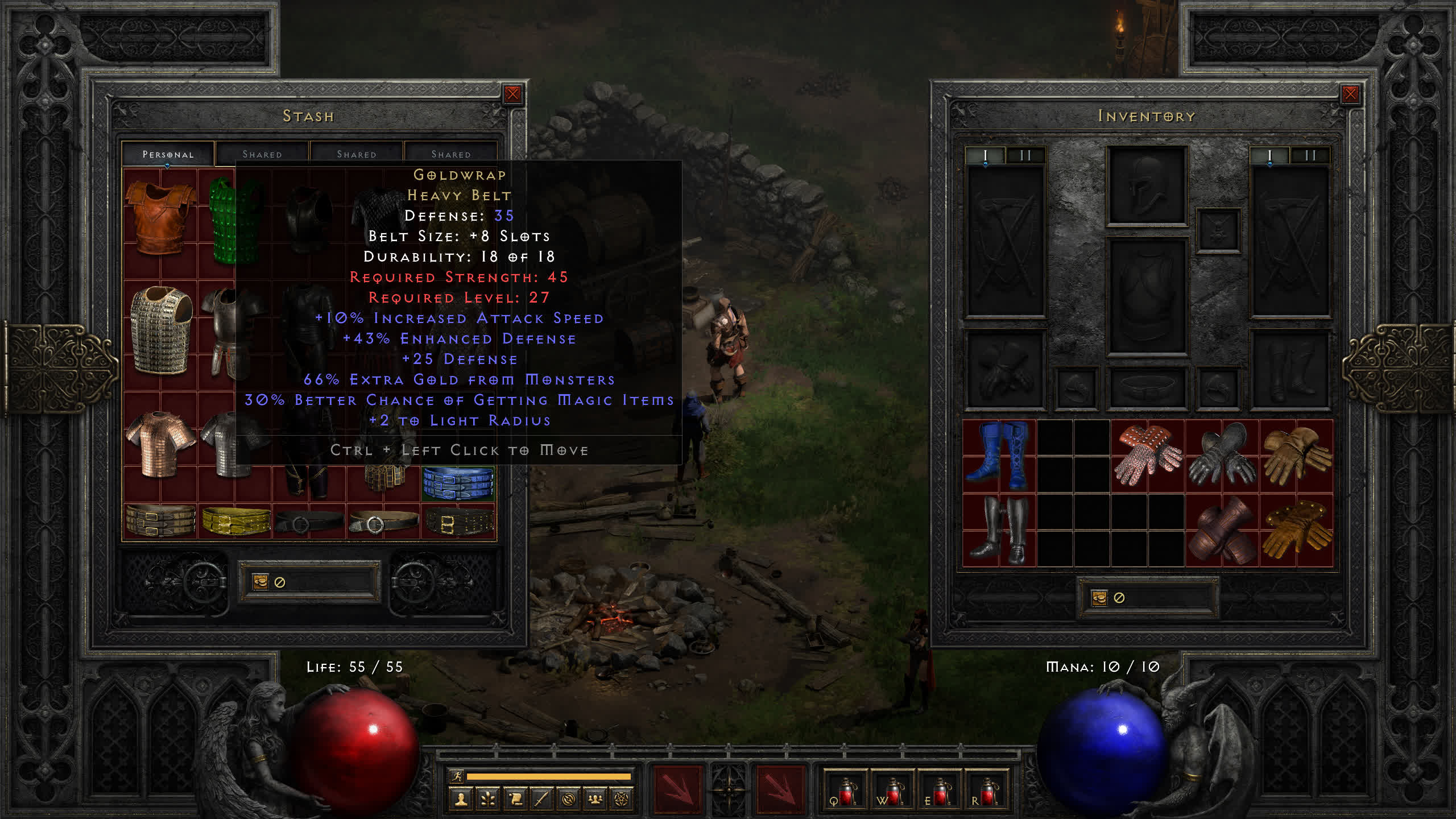The width and height of the screenshot is (1456, 819).
Task: Select the copper chain mail shirt
Action: (160, 444)
